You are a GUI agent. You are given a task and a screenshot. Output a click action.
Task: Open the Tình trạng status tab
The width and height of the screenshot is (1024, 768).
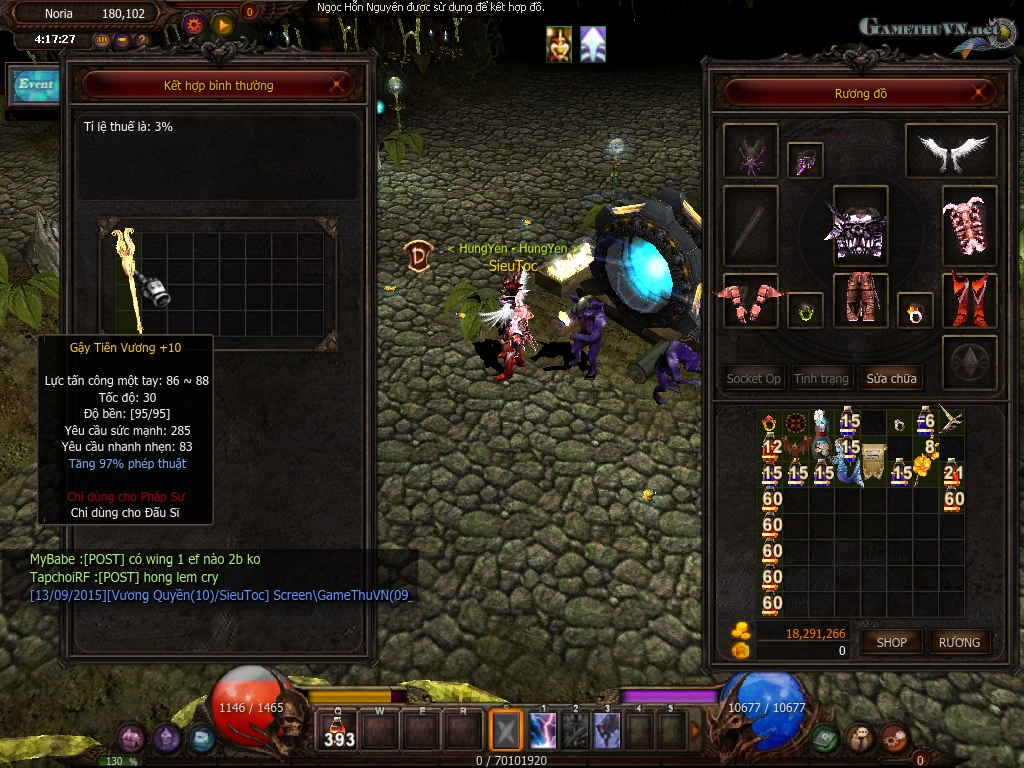click(821, 379)
